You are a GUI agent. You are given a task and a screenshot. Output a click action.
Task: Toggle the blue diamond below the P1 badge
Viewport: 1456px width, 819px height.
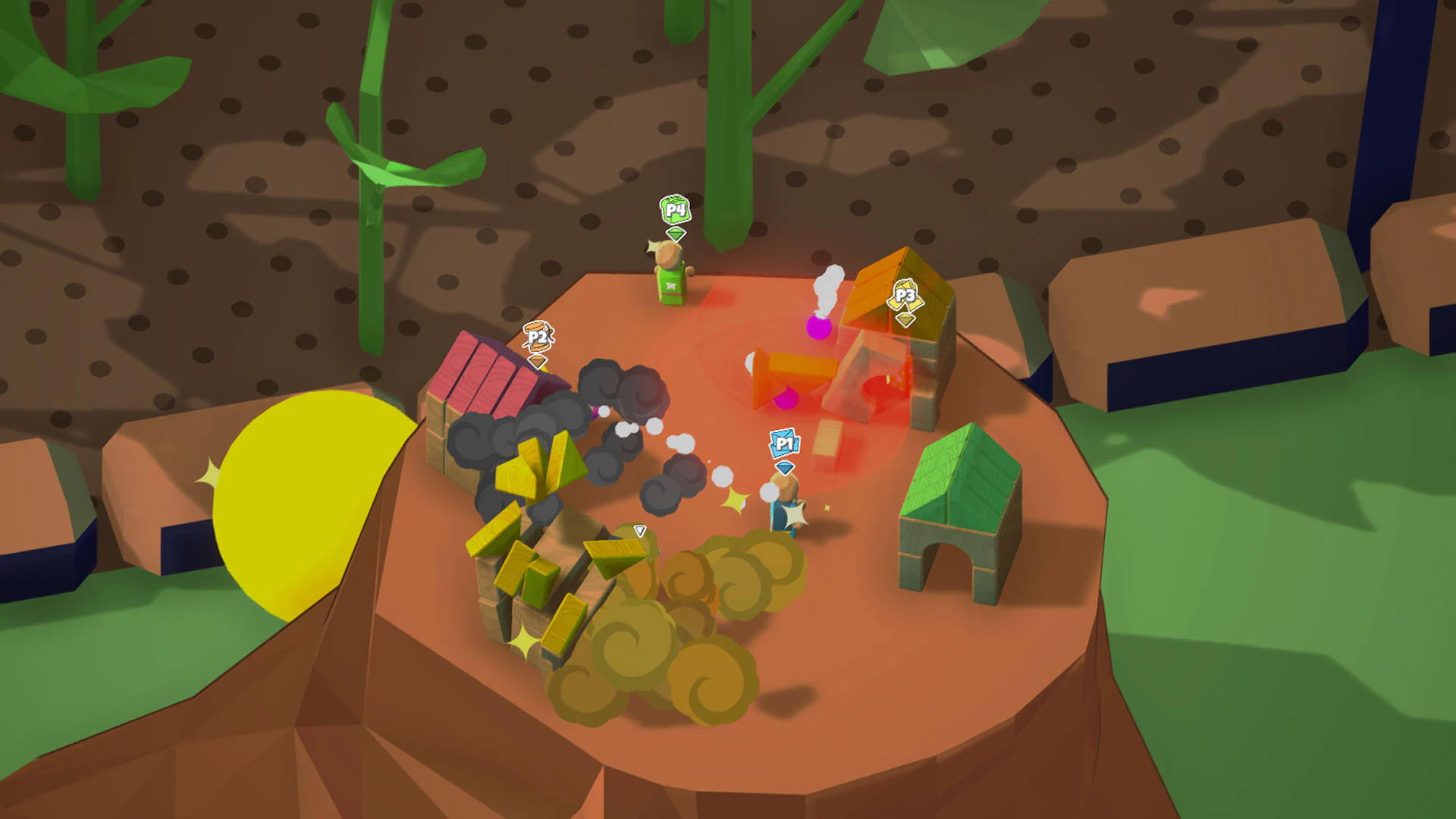[x=785, y=467]
